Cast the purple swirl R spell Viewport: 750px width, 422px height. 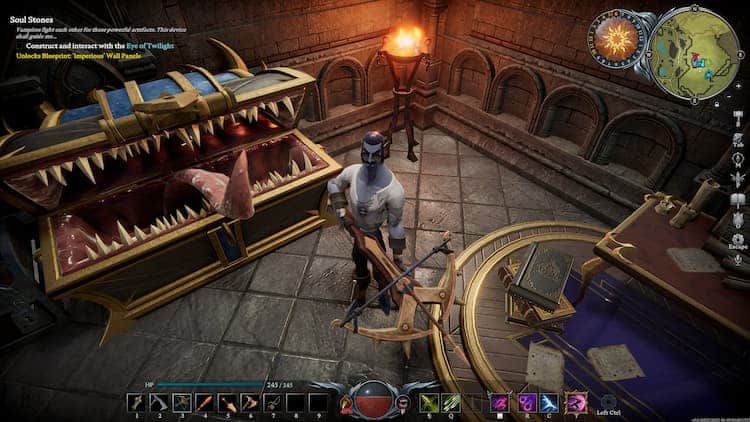coord(525,402)
